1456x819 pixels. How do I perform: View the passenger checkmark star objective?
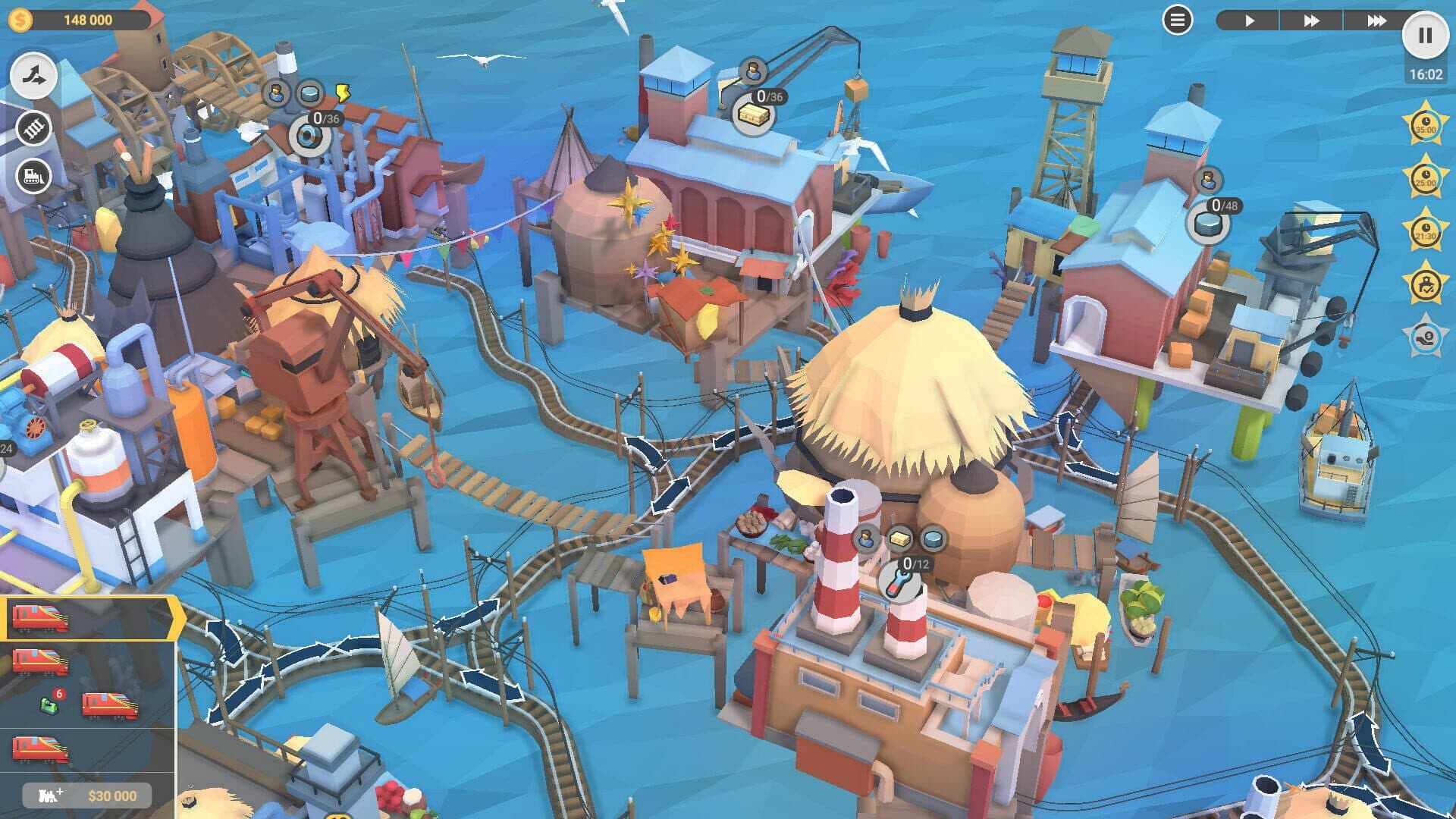coord(1425,284)
